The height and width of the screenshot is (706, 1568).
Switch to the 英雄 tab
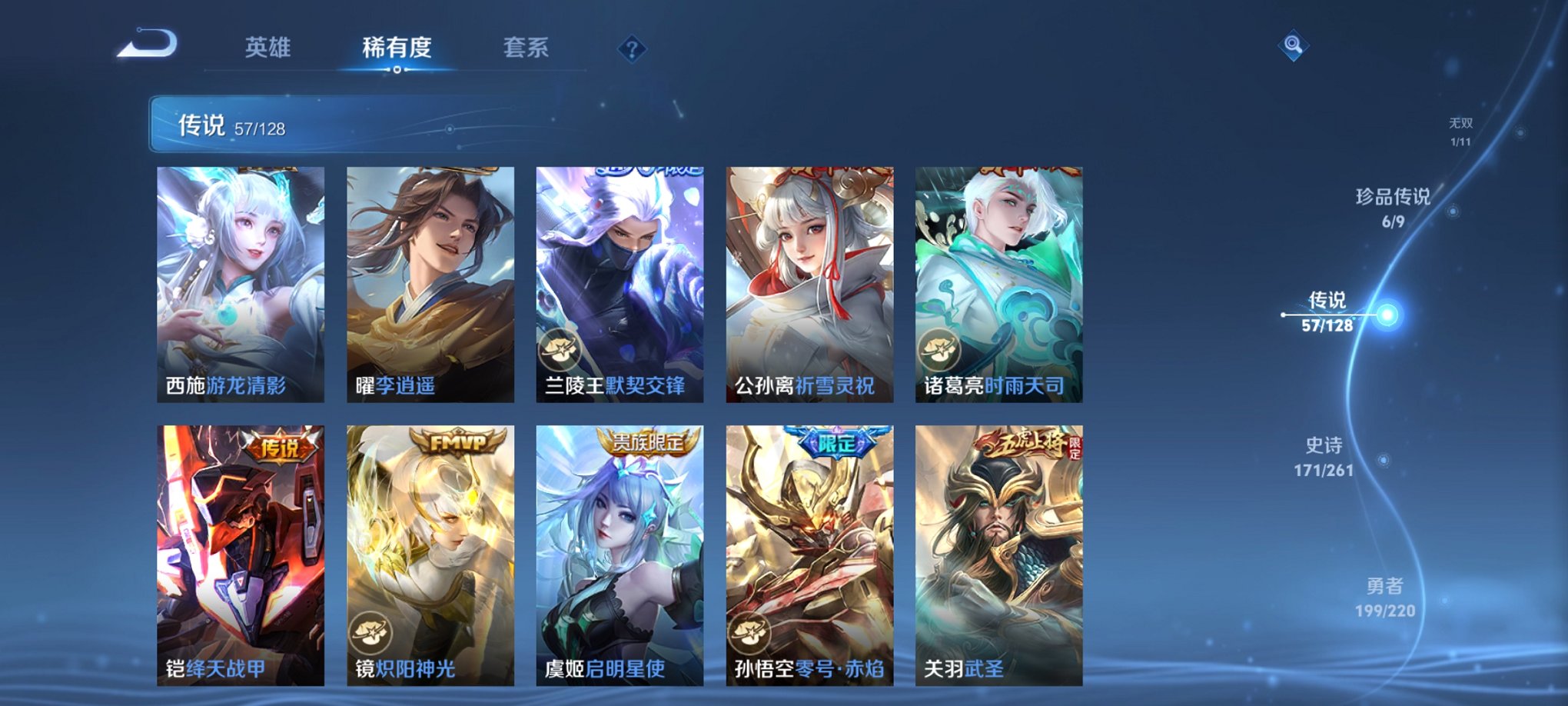[x=267, y=48]
